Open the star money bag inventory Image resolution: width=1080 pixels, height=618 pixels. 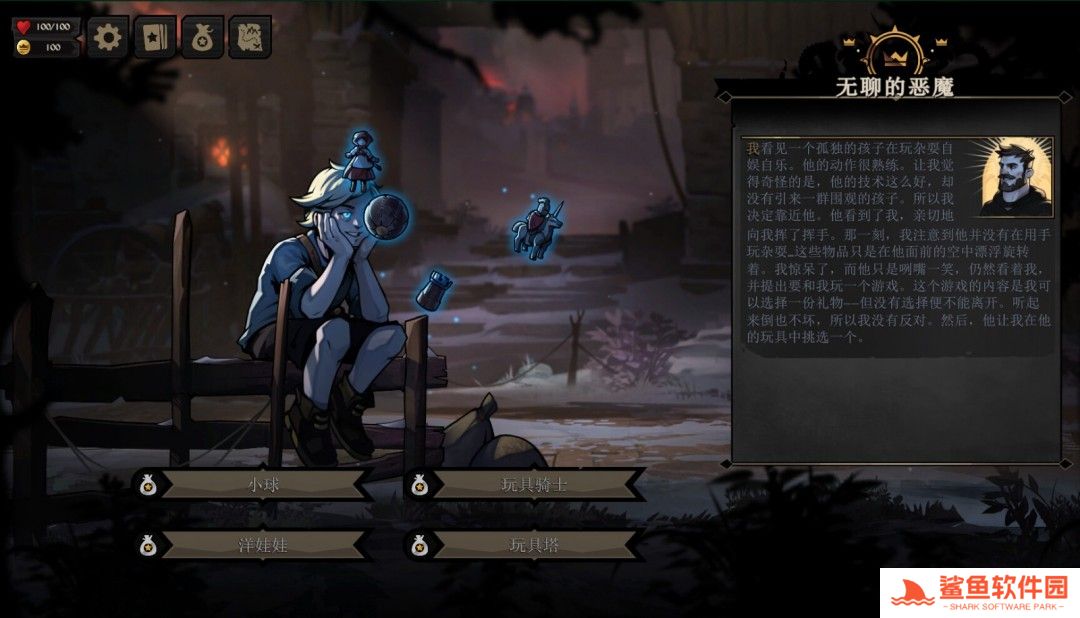coord(202,37)
